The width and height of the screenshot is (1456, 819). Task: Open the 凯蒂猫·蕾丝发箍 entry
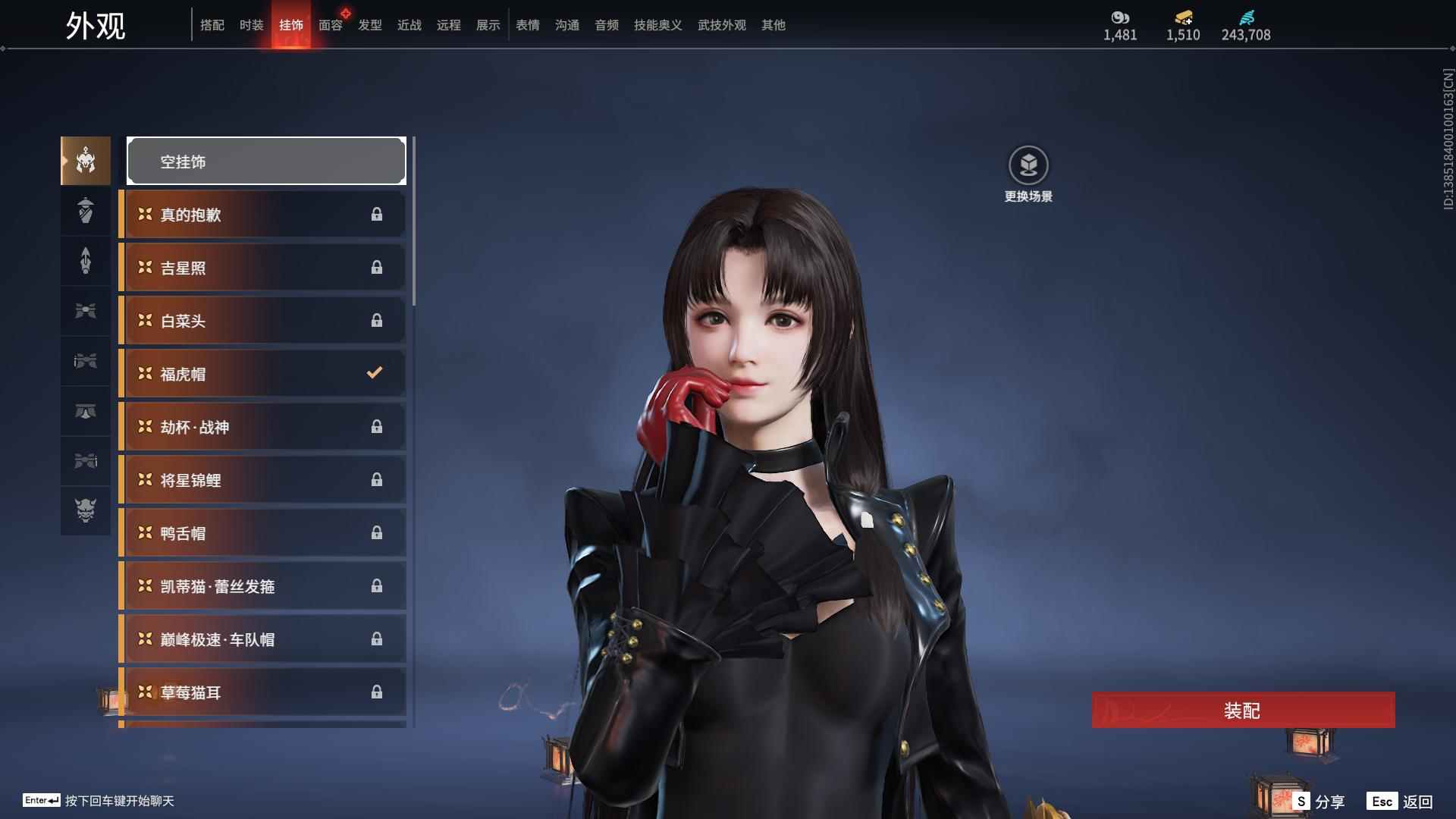click(262, 585)
